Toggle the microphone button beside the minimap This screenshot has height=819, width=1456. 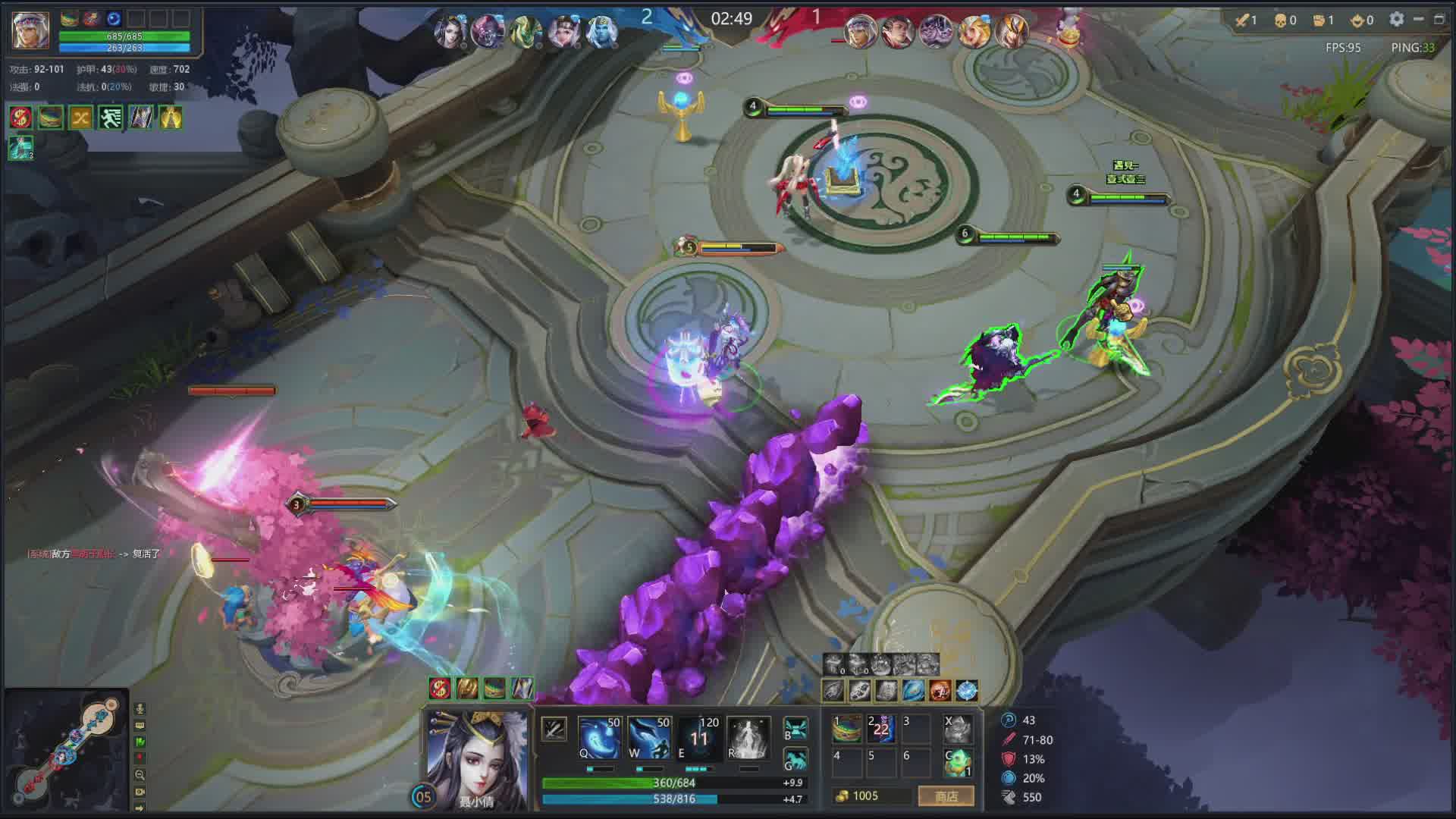coord(140,708)
